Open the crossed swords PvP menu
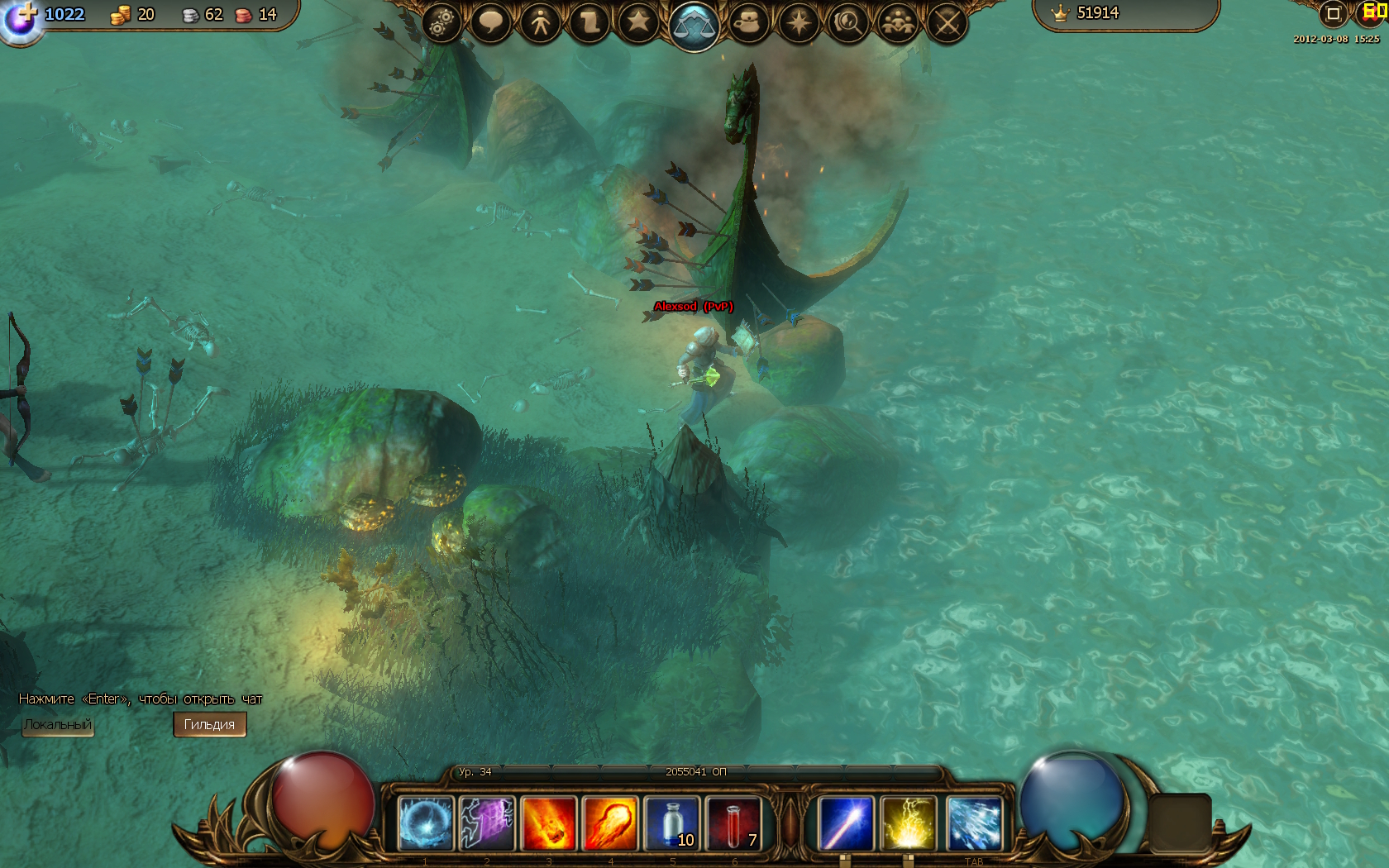 [947, 22]
